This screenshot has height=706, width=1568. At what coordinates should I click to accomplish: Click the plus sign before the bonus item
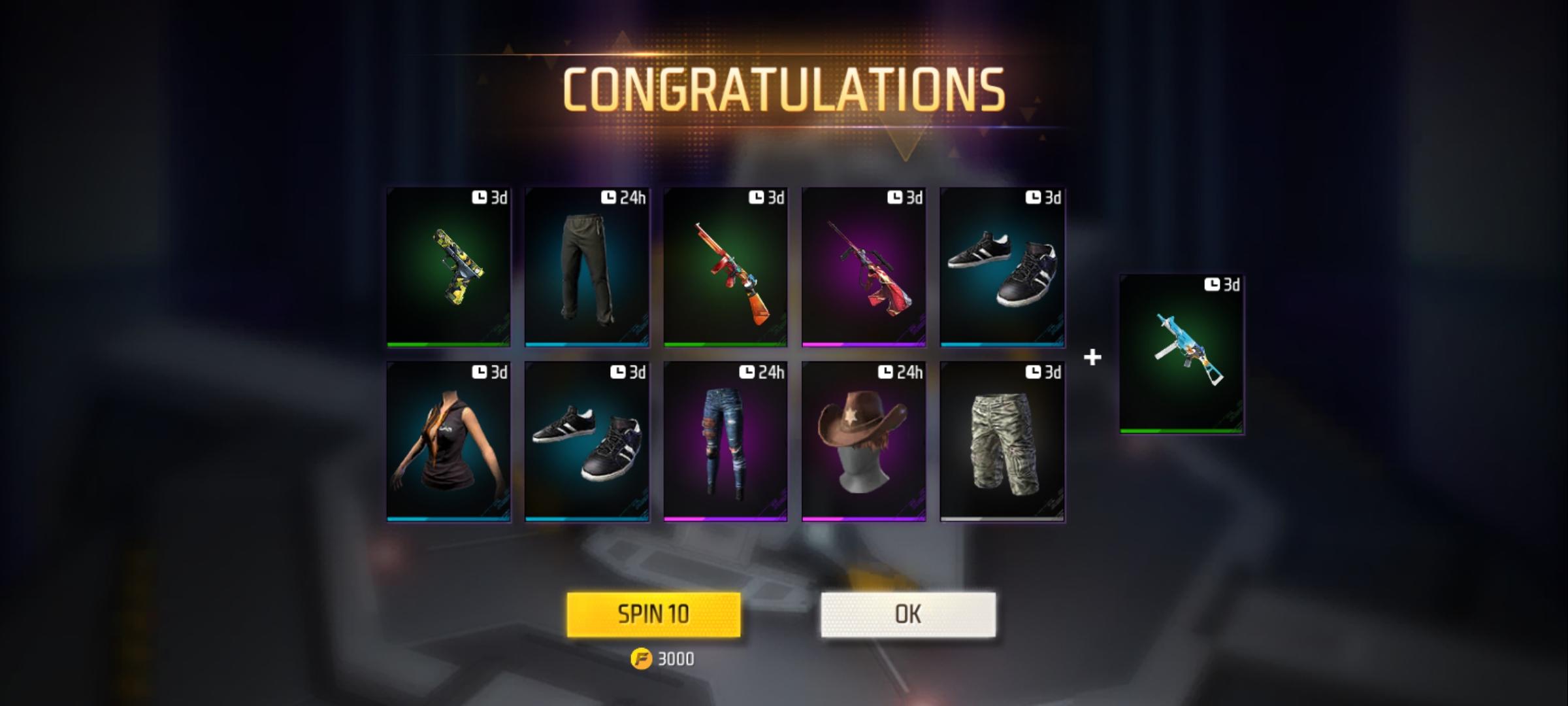[1092, 356]
